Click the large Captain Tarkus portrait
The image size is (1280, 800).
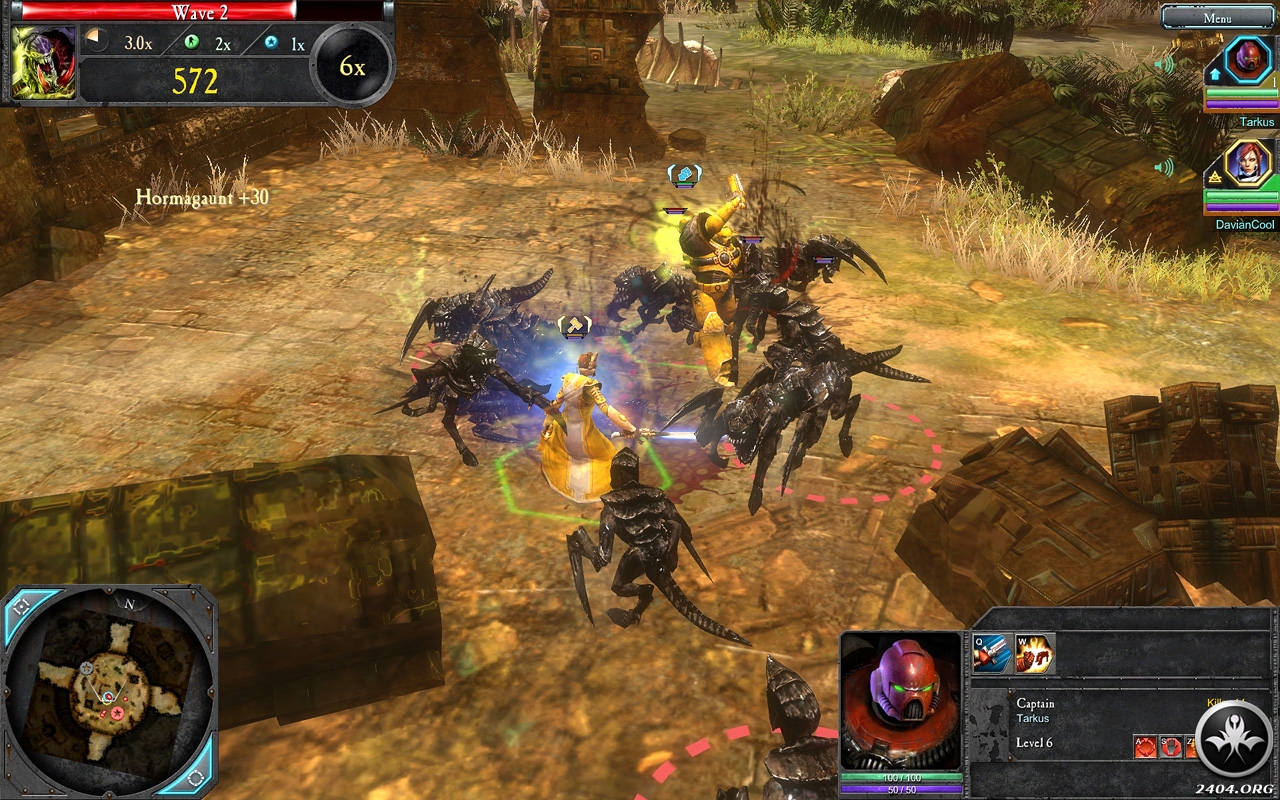[x=901, y=700]
